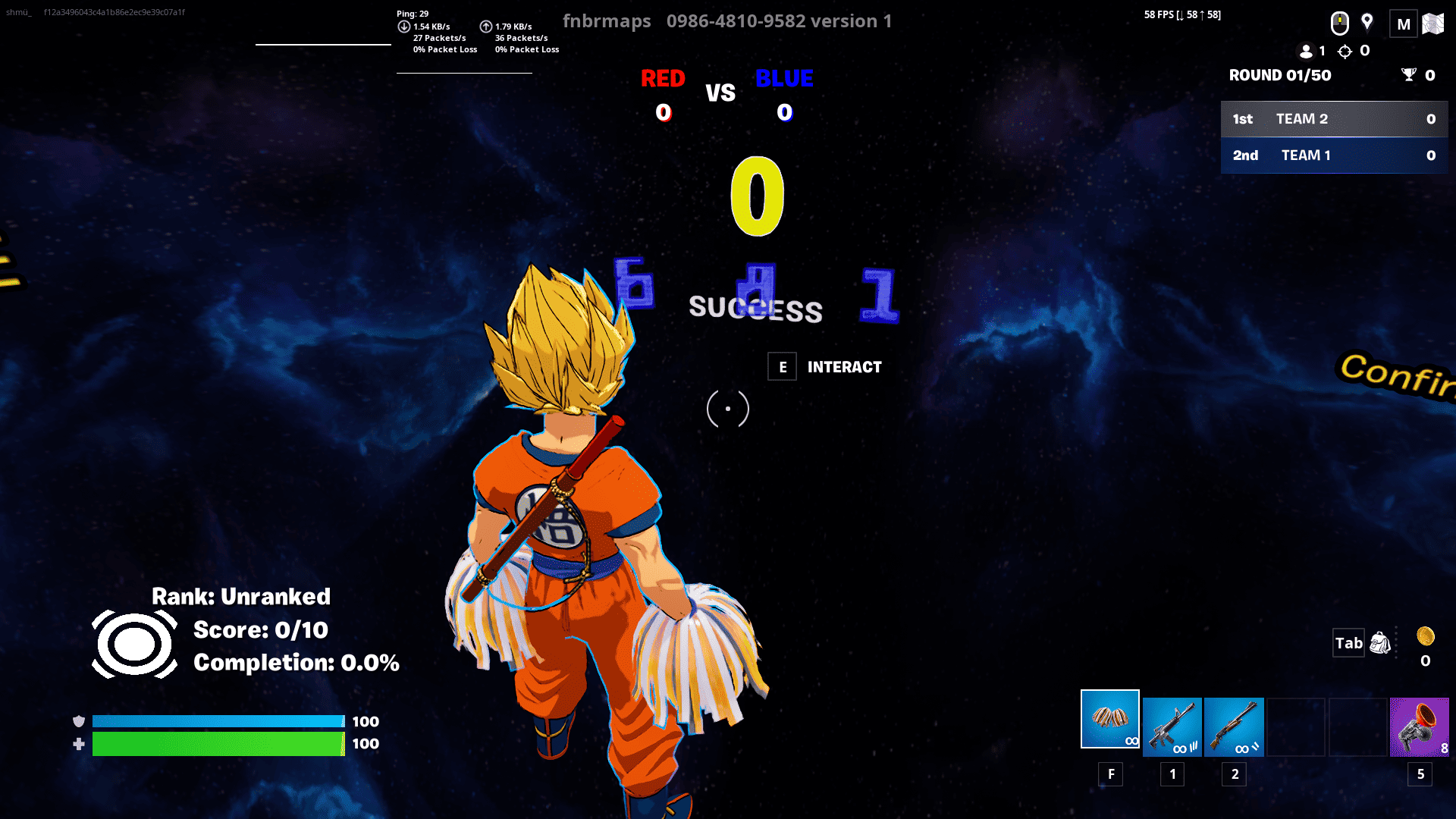Open the backpack inventory icon
Screen dimensions: 1456x819
pos(1380,643)
